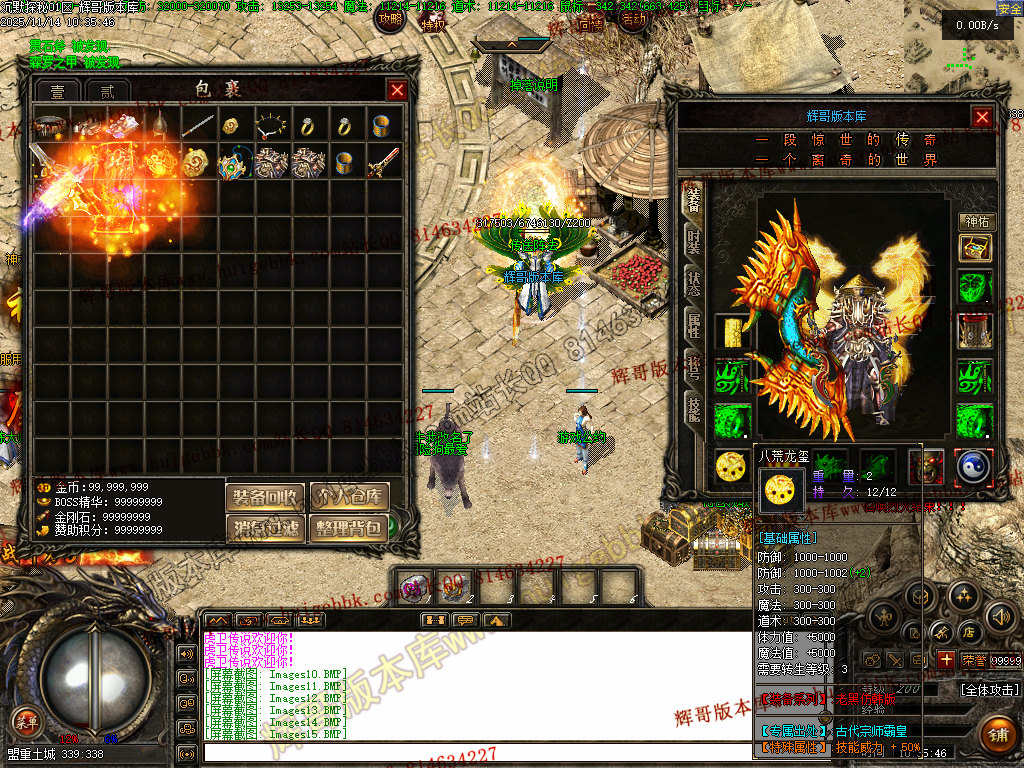Select bag tab 壹
The height and width of the screenshot is (768, 1024).
pyautogui.click(x=56, y=91)
